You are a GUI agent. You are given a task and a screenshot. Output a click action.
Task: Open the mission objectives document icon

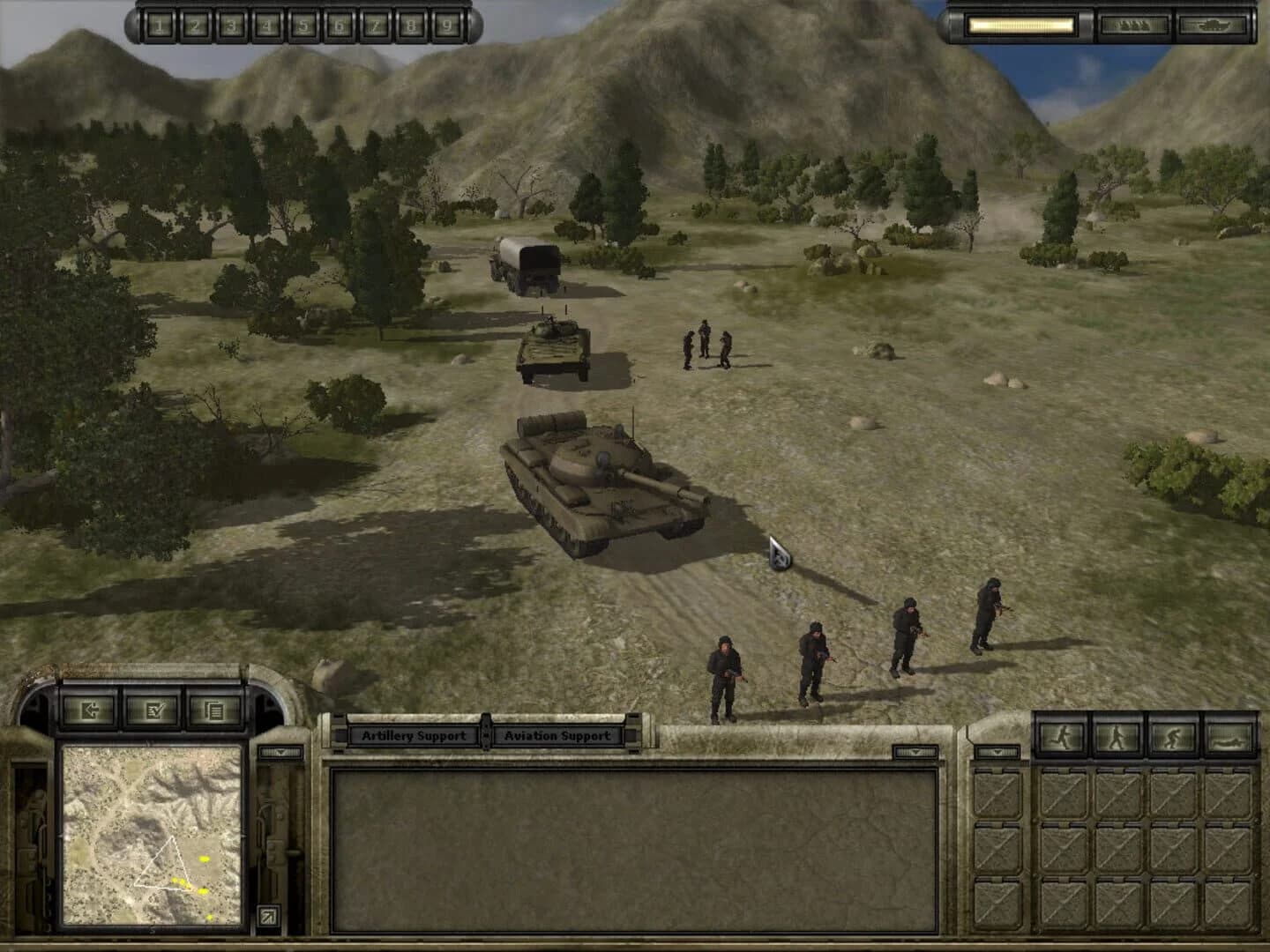click(214, 710)
